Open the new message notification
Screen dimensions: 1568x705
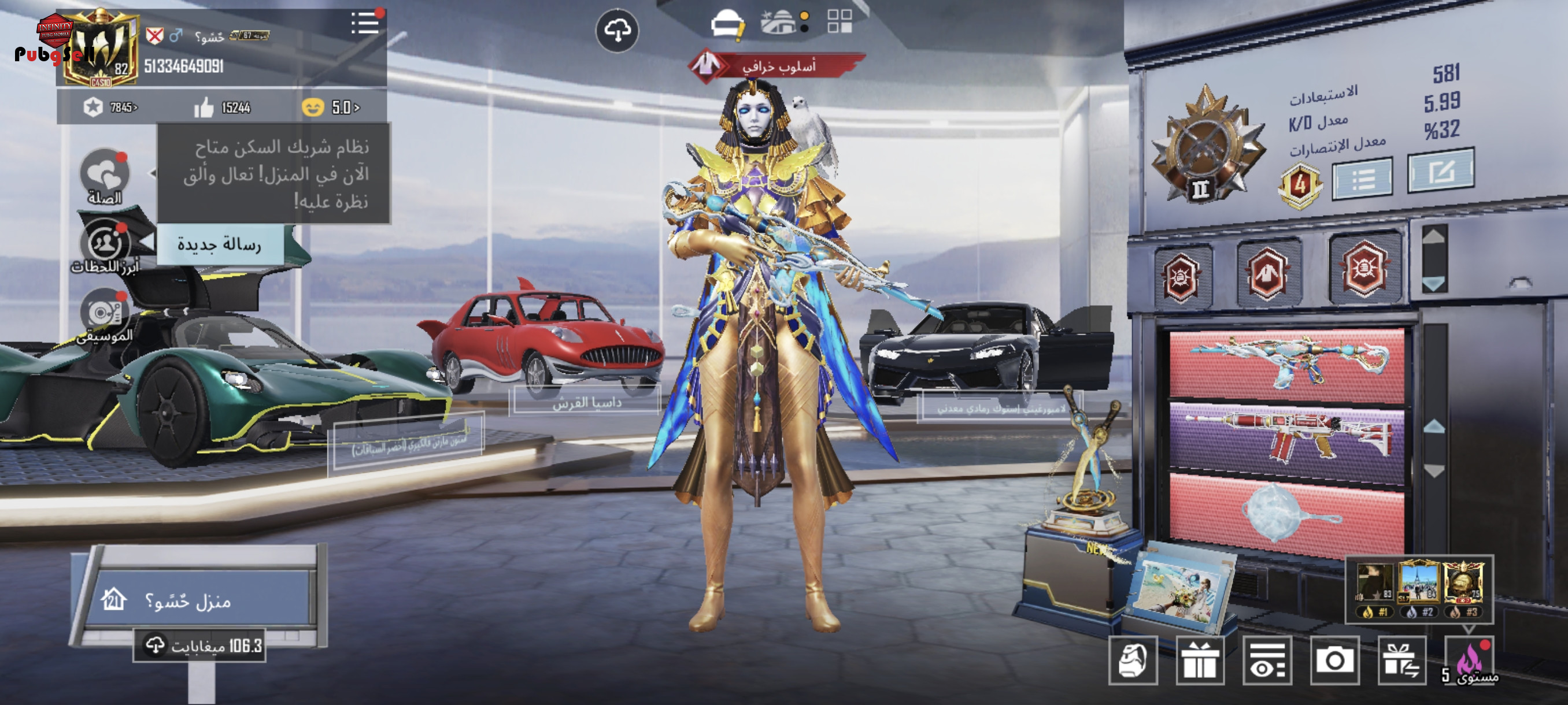click(219, 244)
